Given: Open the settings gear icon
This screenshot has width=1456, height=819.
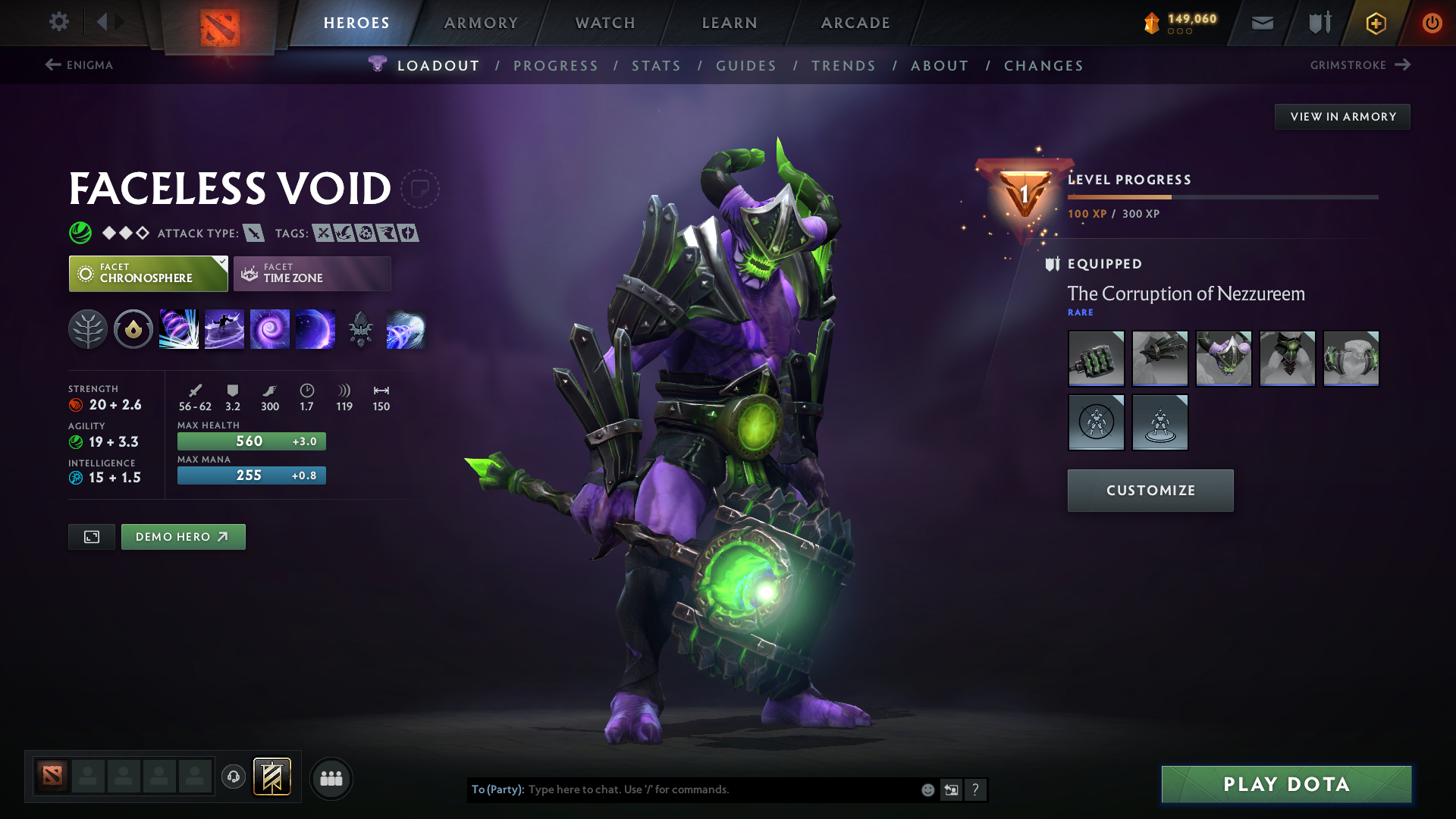Looking at the screenshot, I should coord(59,22).
